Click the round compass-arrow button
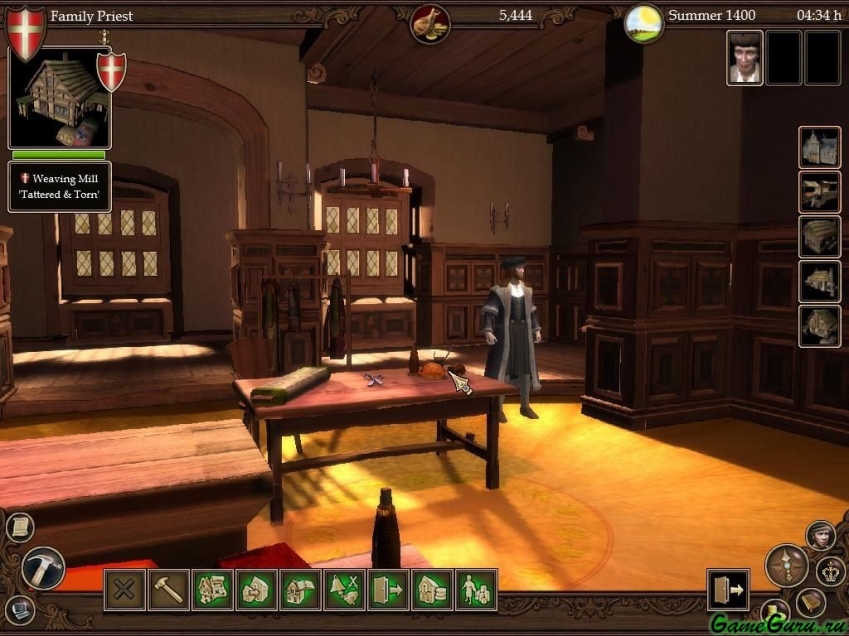Screen dimensions: 849x636 [786, 565]
